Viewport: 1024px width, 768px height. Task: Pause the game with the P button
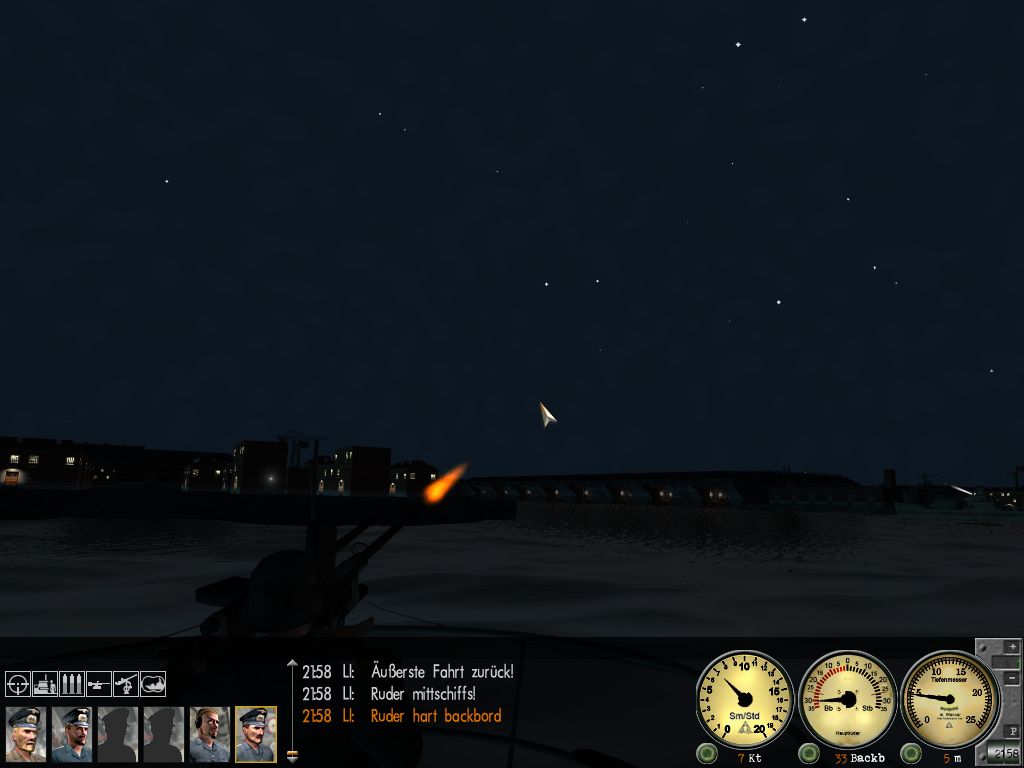1011,730
